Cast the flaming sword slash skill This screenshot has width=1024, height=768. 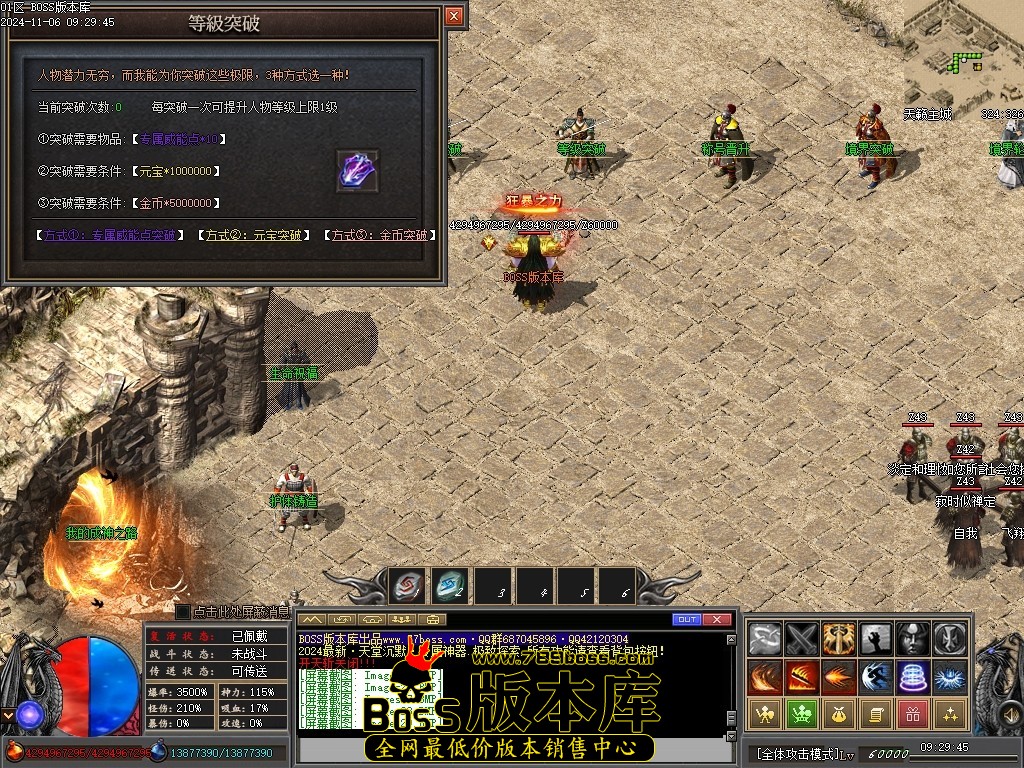point(802,677)
